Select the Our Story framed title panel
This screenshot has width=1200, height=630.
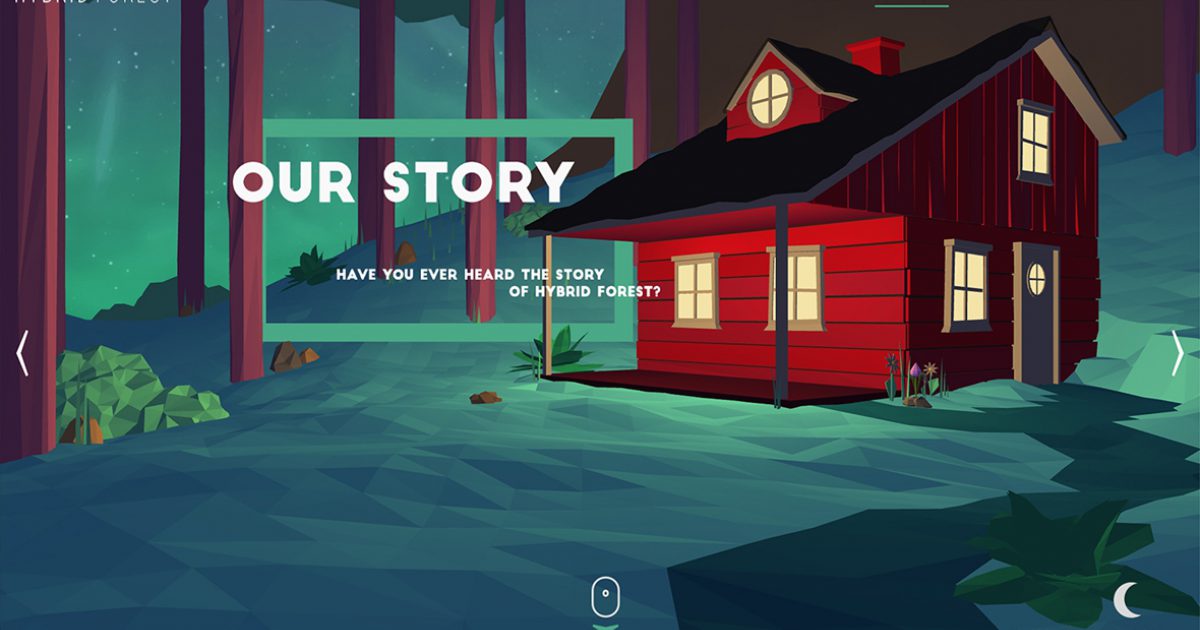tap(448, 224)
